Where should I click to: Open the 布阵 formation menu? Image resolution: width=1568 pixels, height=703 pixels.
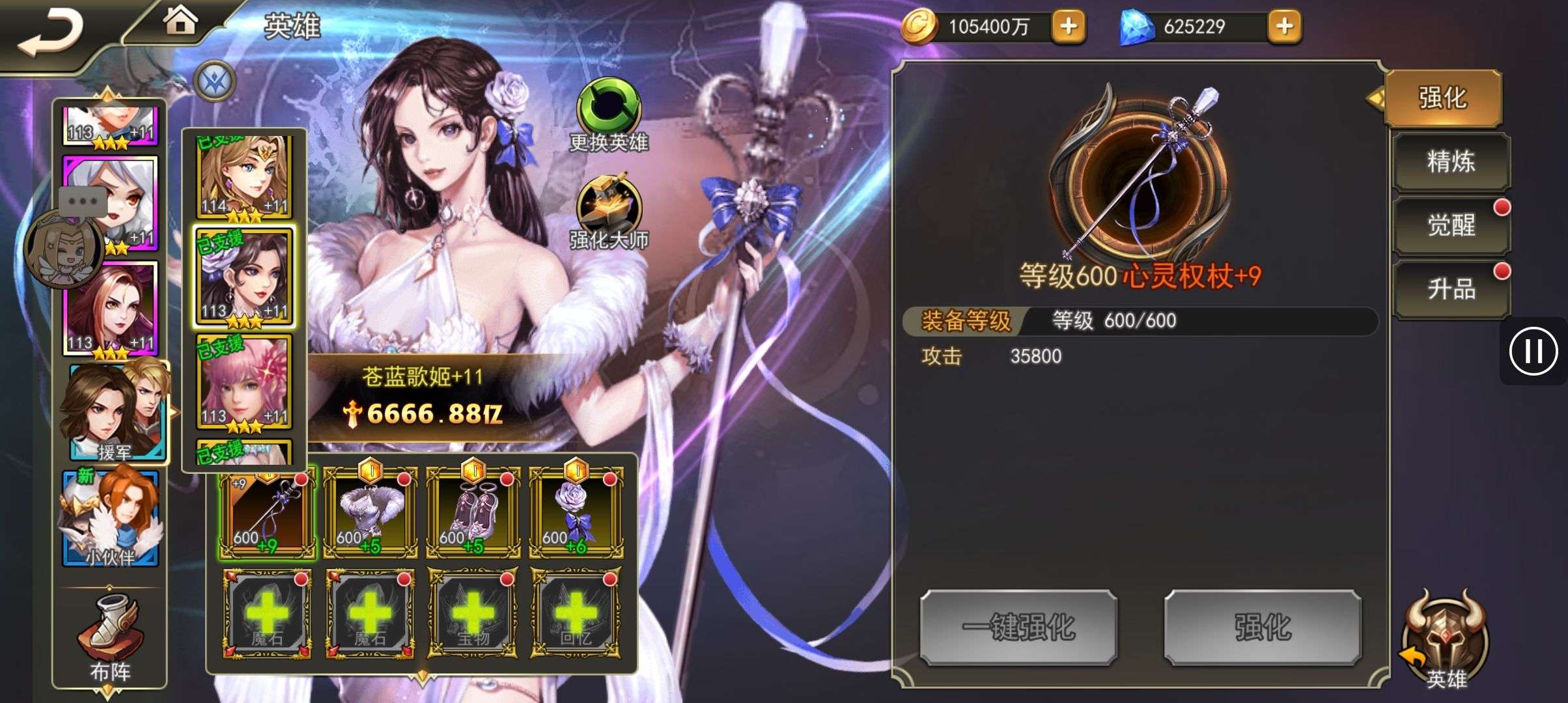109,638
